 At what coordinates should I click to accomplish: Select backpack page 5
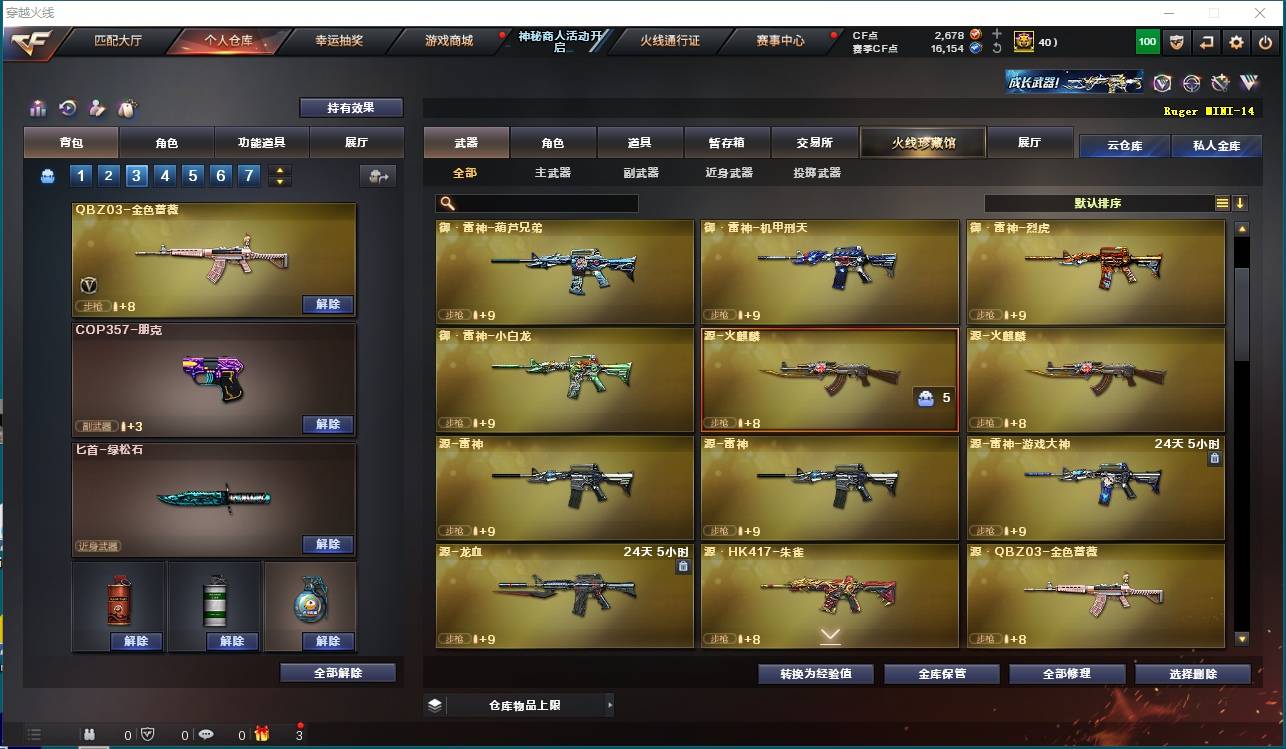(x=192, y=175)
